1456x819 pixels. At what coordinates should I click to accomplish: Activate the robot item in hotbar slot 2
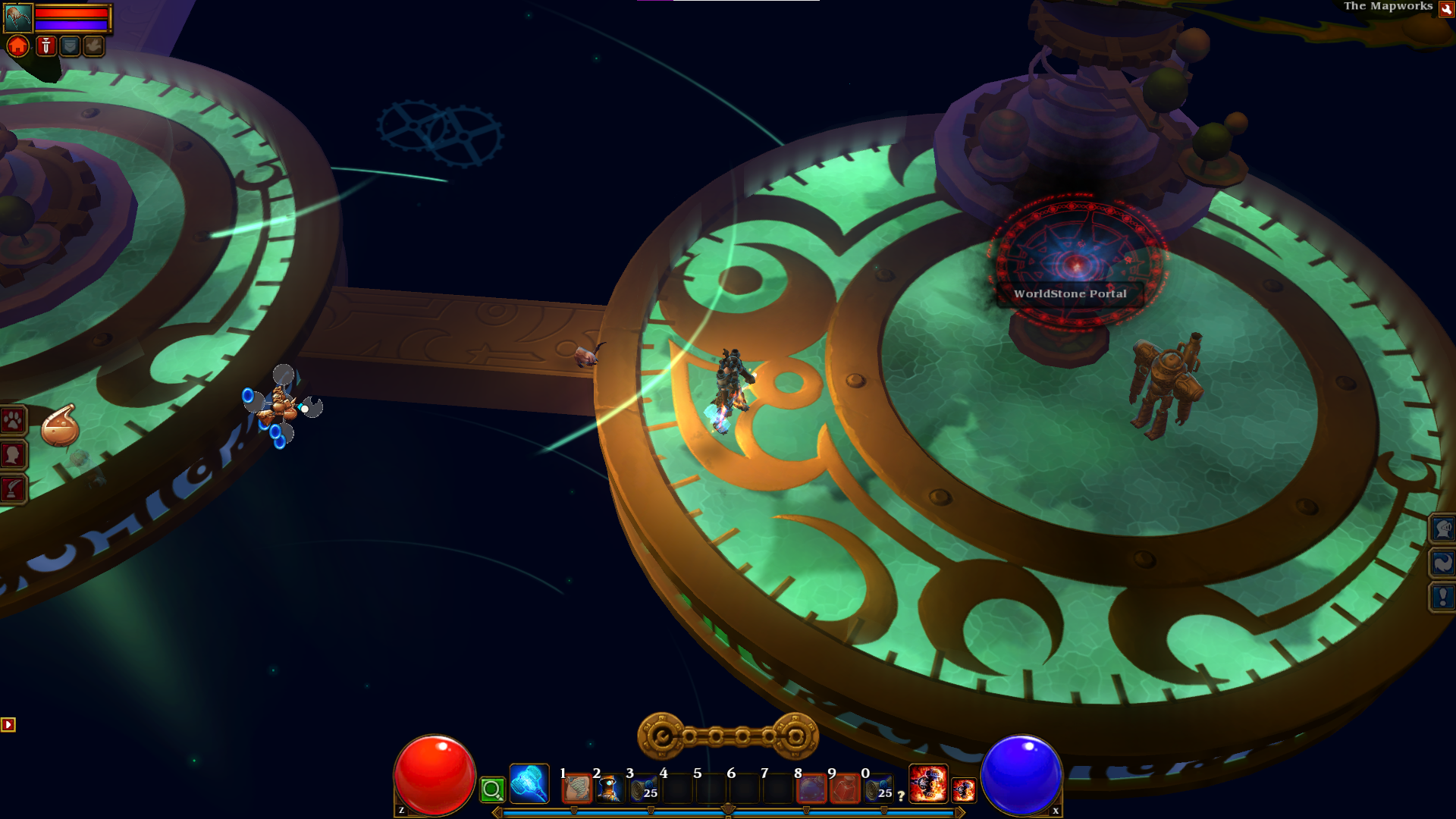[610, 789]
